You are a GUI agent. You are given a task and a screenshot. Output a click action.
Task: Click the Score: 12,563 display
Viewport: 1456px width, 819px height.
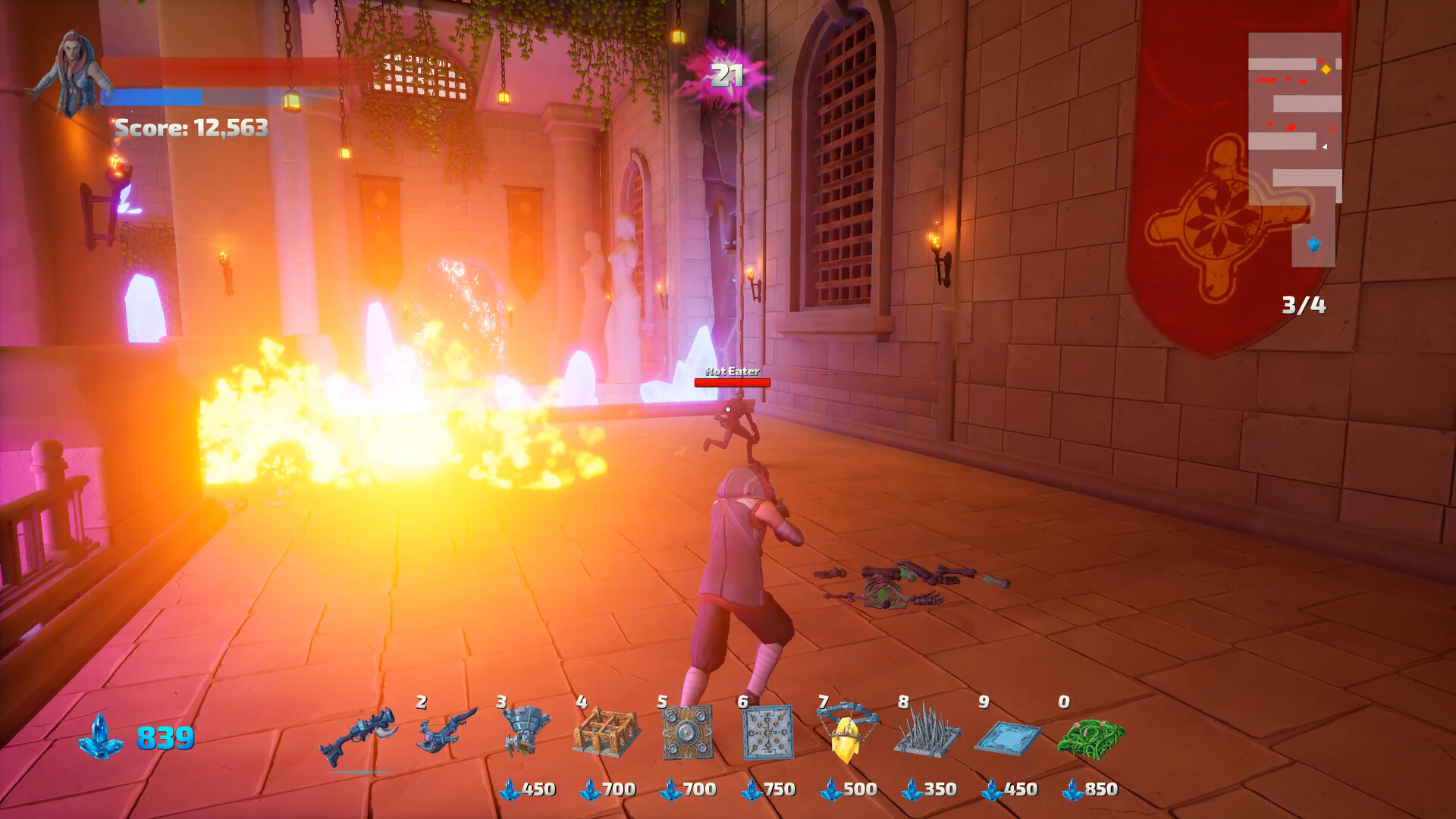(x=192, y=127)
